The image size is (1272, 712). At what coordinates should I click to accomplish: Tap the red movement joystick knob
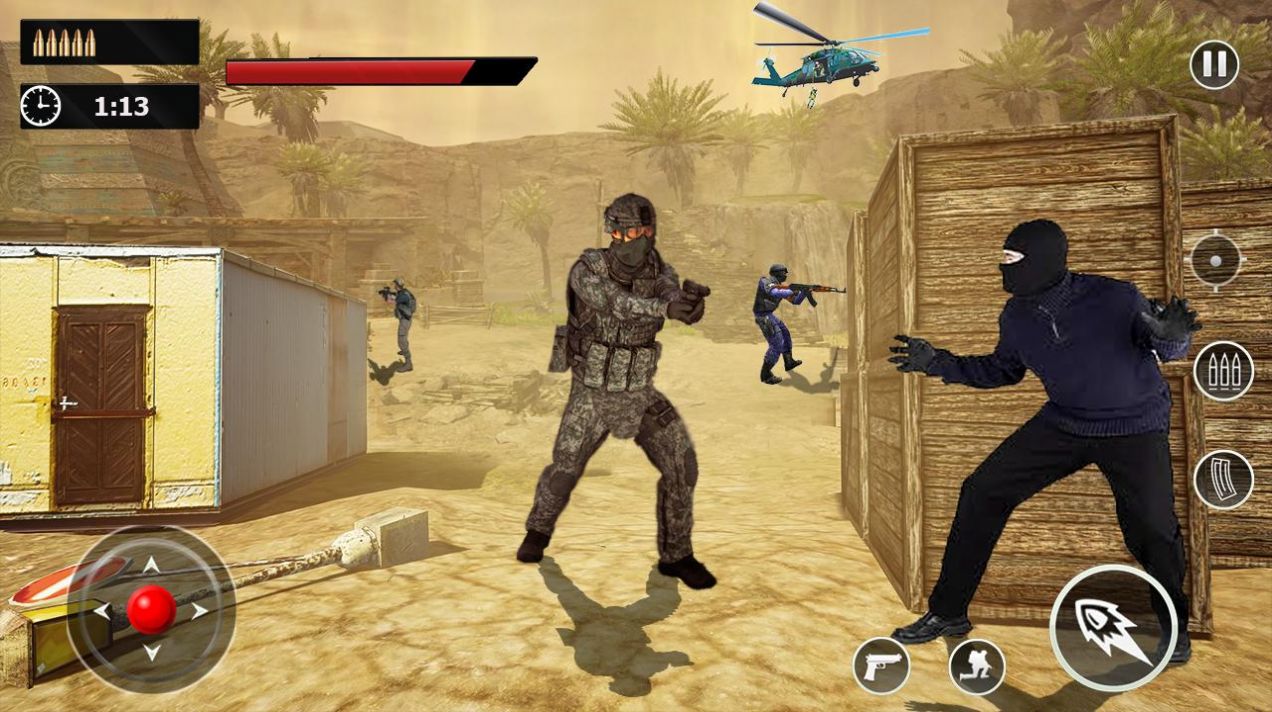pos(152,609)
